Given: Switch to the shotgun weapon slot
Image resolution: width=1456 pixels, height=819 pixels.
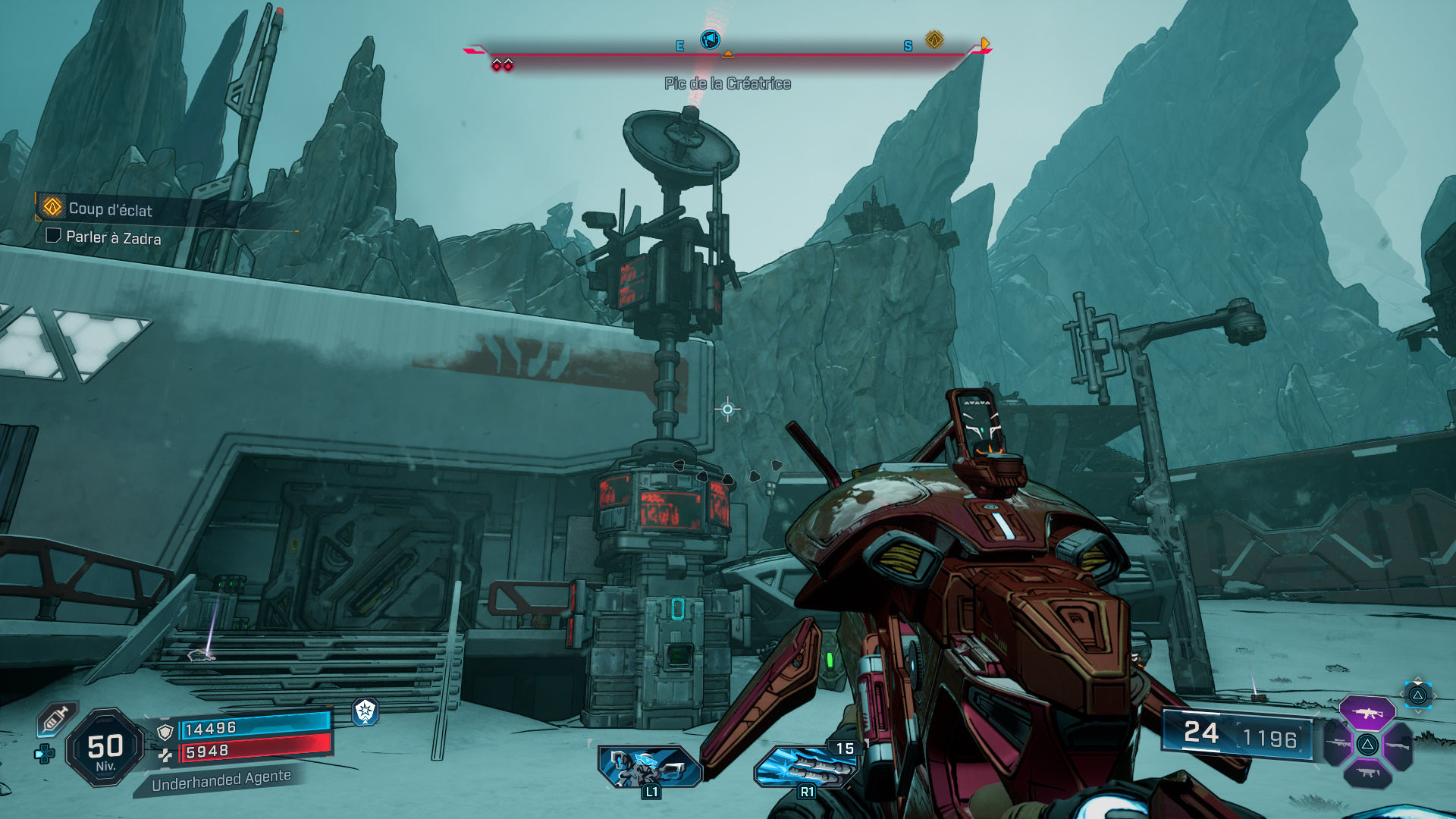Looking at the screenshot, I should 1398,745.
